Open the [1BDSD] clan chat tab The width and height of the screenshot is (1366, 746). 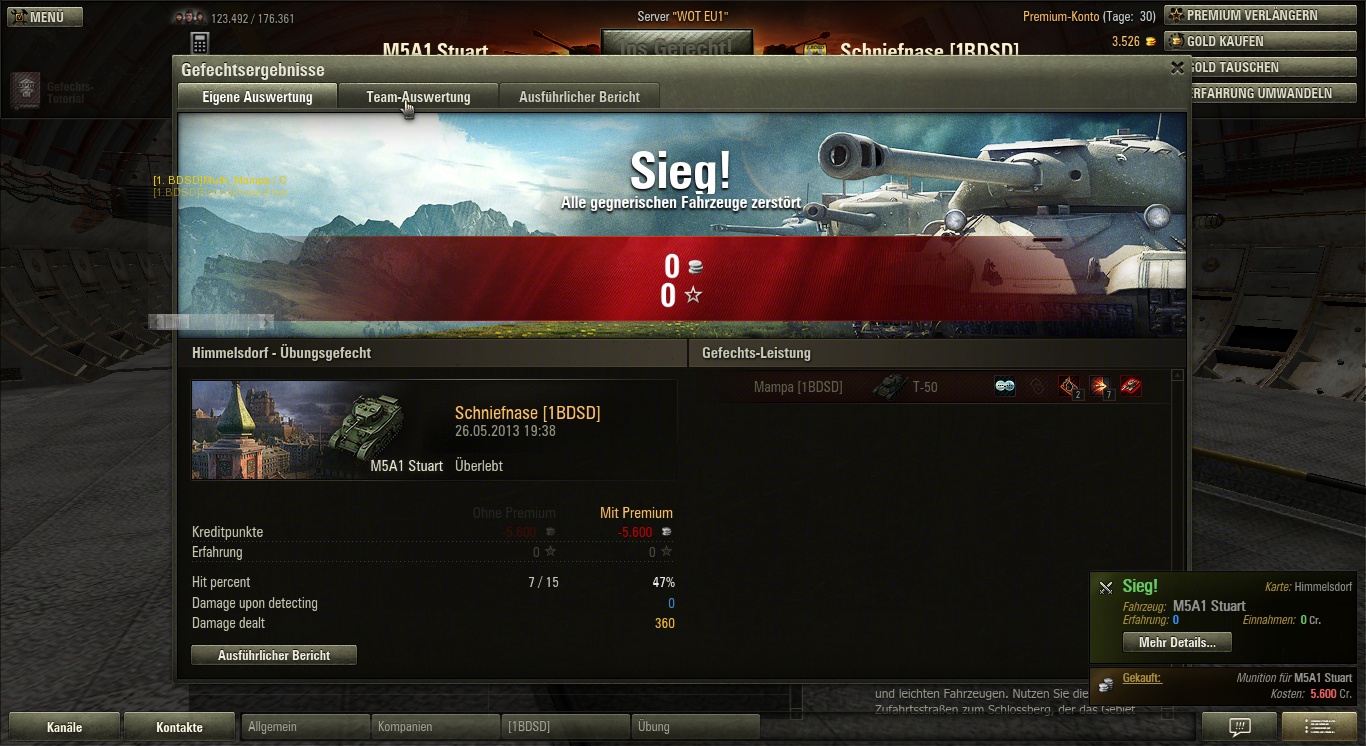pos(565,727)
